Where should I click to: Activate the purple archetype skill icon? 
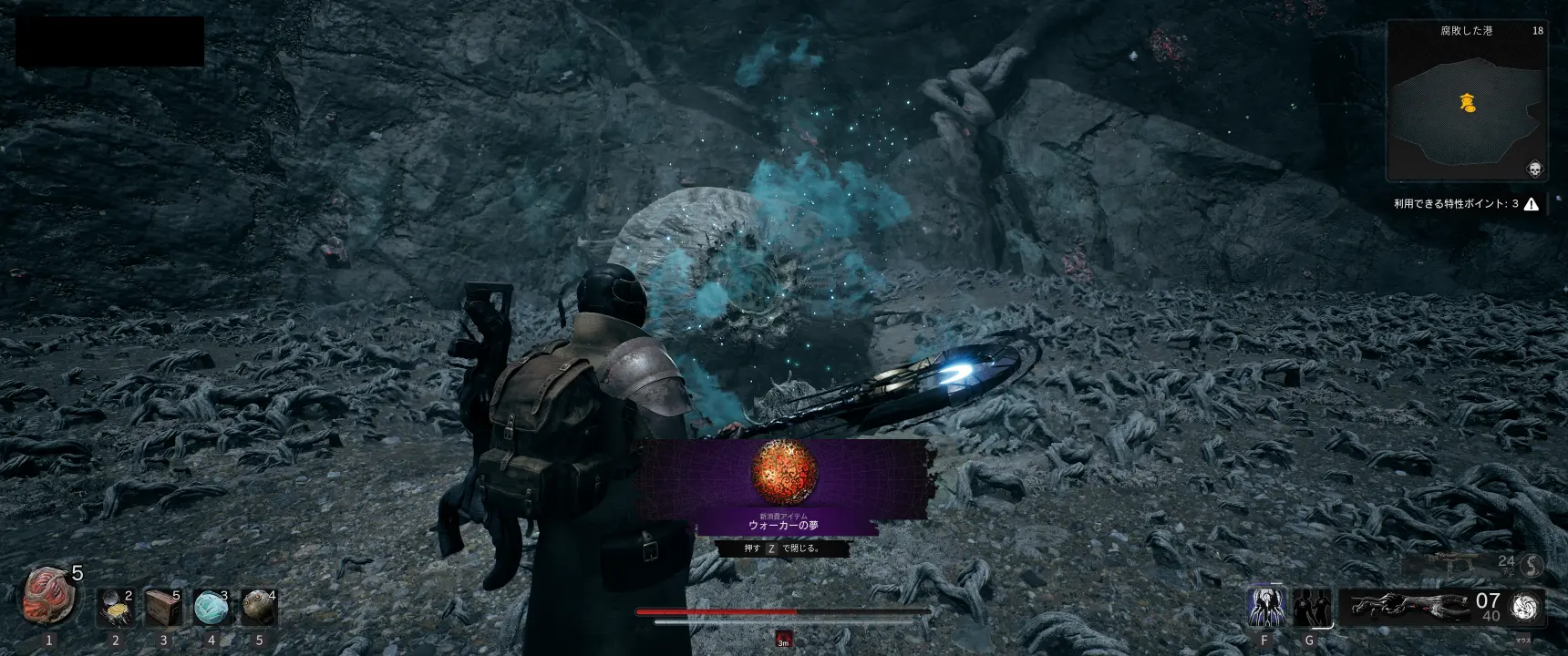pos(1265,607)
